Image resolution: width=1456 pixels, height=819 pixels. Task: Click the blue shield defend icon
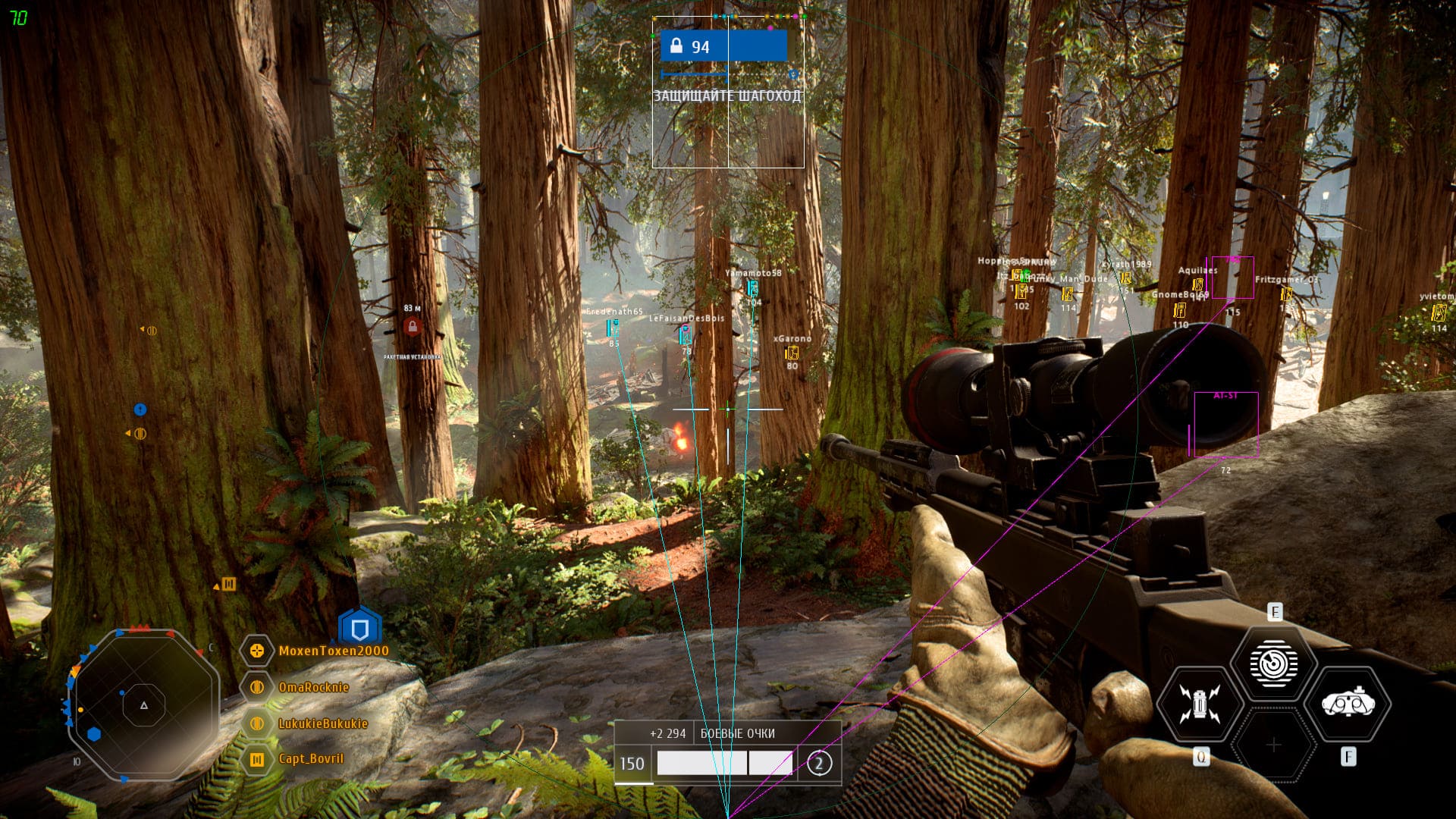coord(359,629)
